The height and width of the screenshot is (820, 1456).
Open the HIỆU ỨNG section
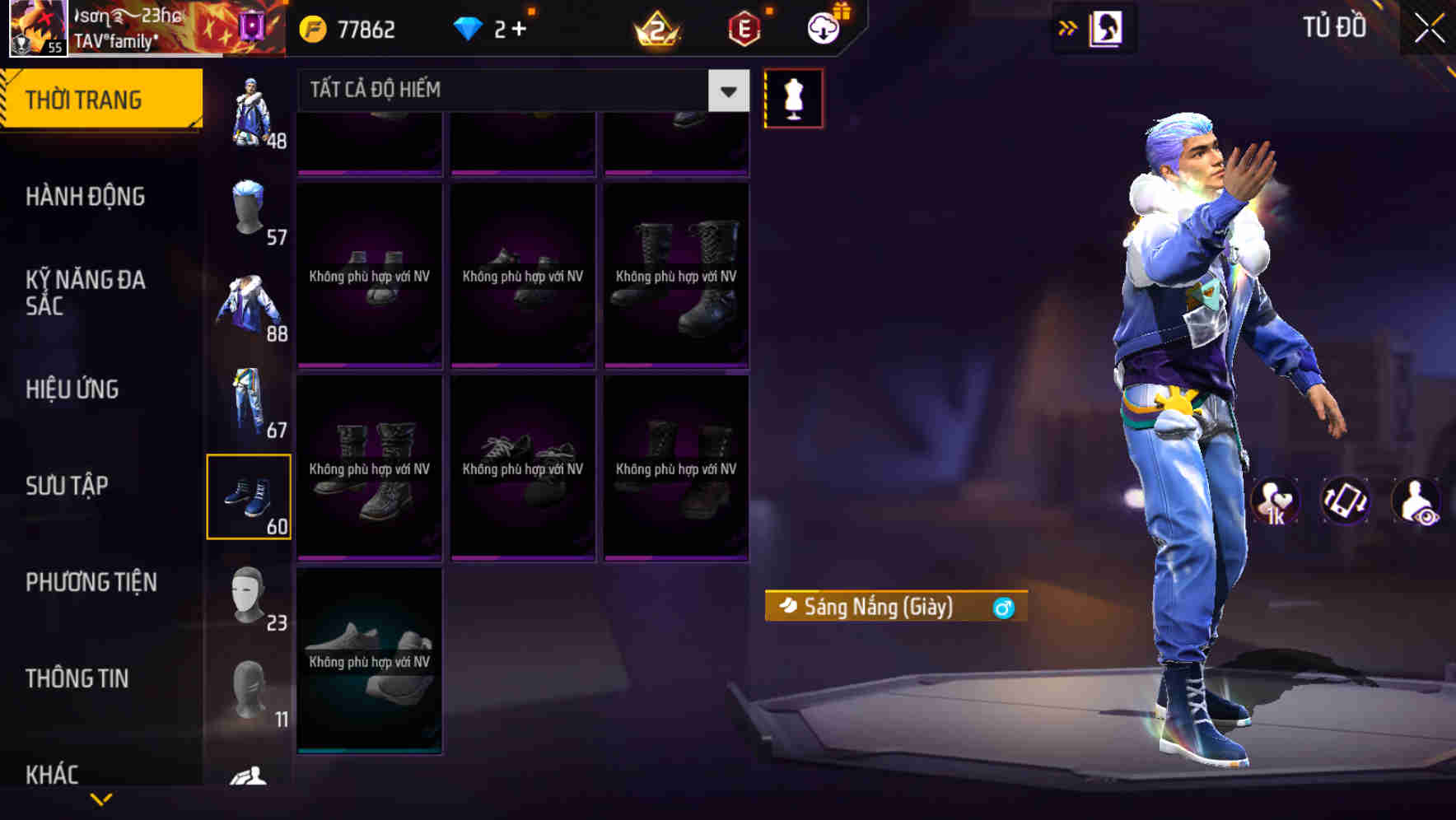pyautogui.click(x=71, y=389)
